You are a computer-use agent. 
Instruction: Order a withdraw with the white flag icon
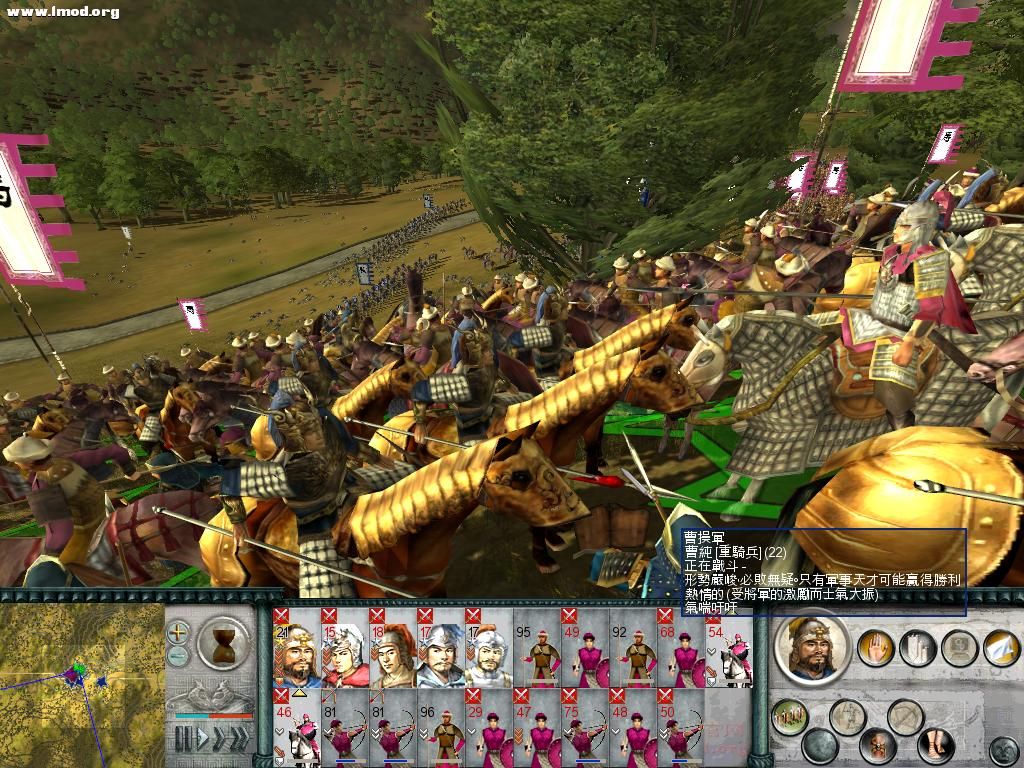[1001, 648]
